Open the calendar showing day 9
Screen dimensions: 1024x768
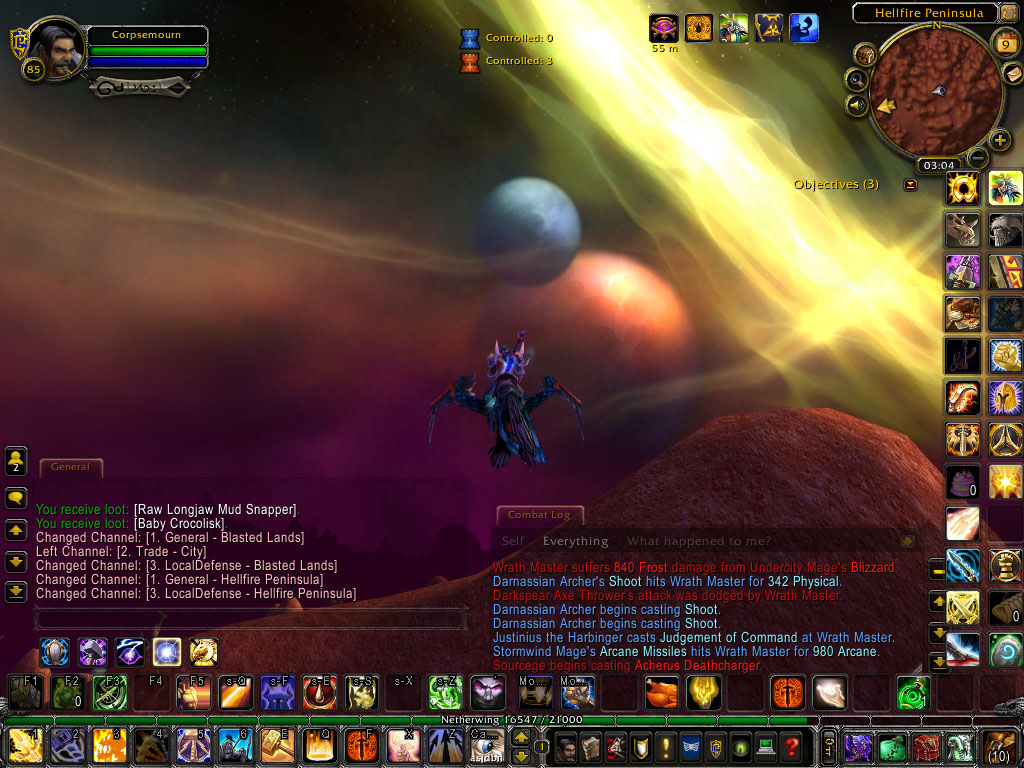point(1004,44)
